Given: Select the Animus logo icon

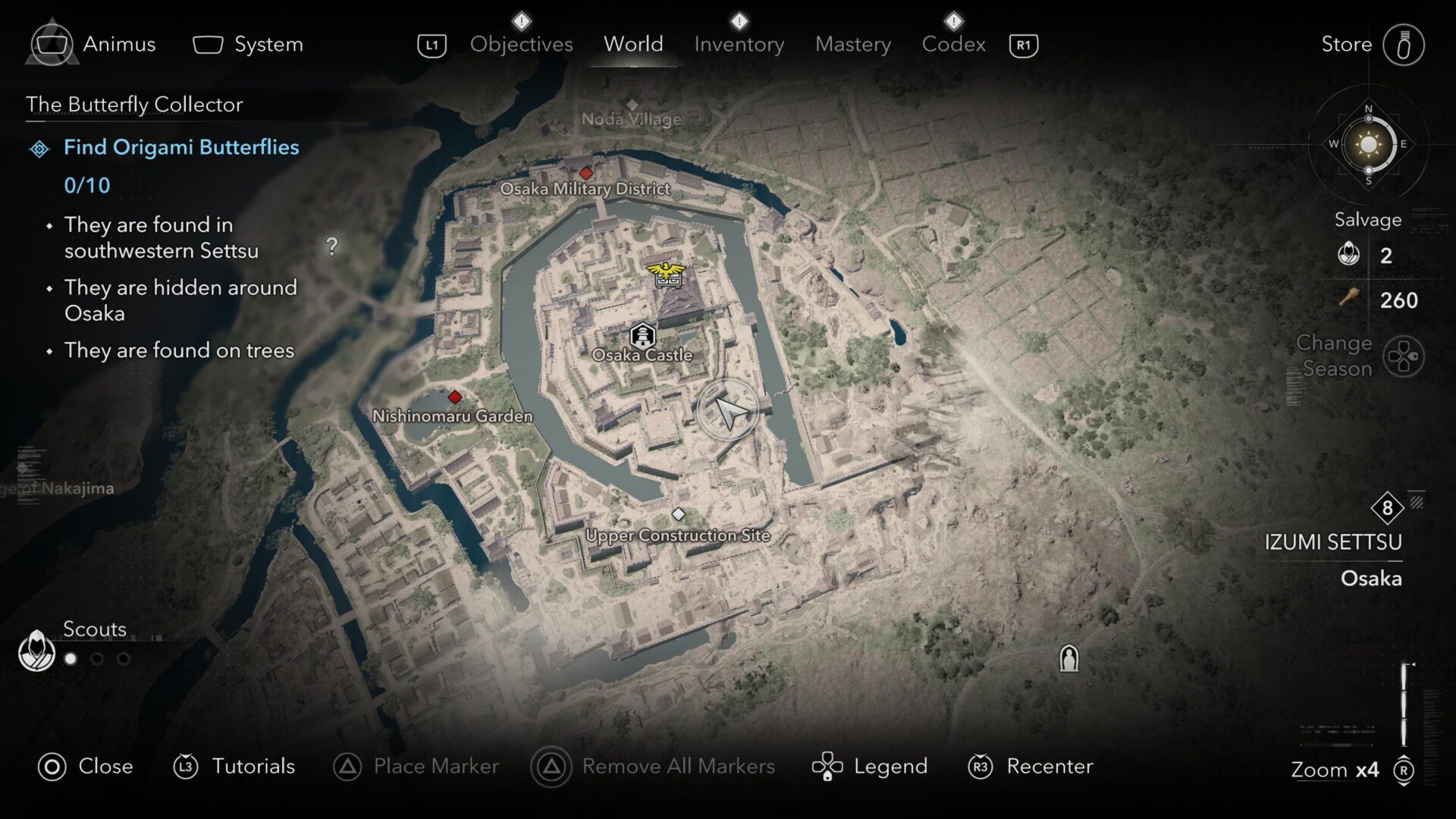Looking at the screenshot, I should (x=52, y=43).
